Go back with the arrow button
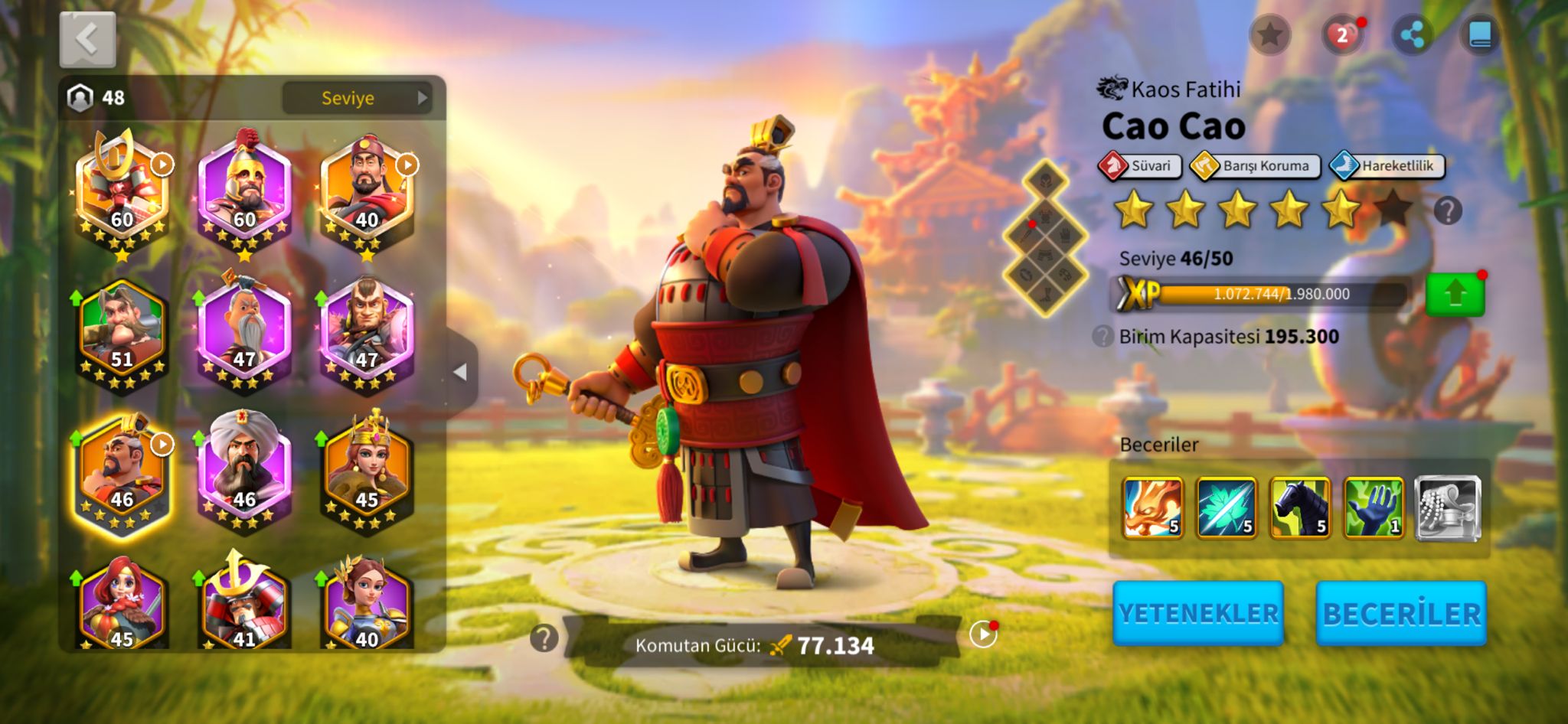Screen dimensions: 1568x724 87,39
